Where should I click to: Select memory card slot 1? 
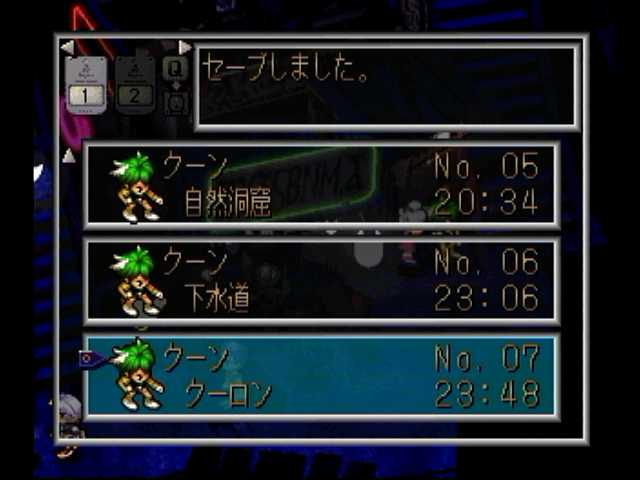pyautogui.click(x=86, y=83)
